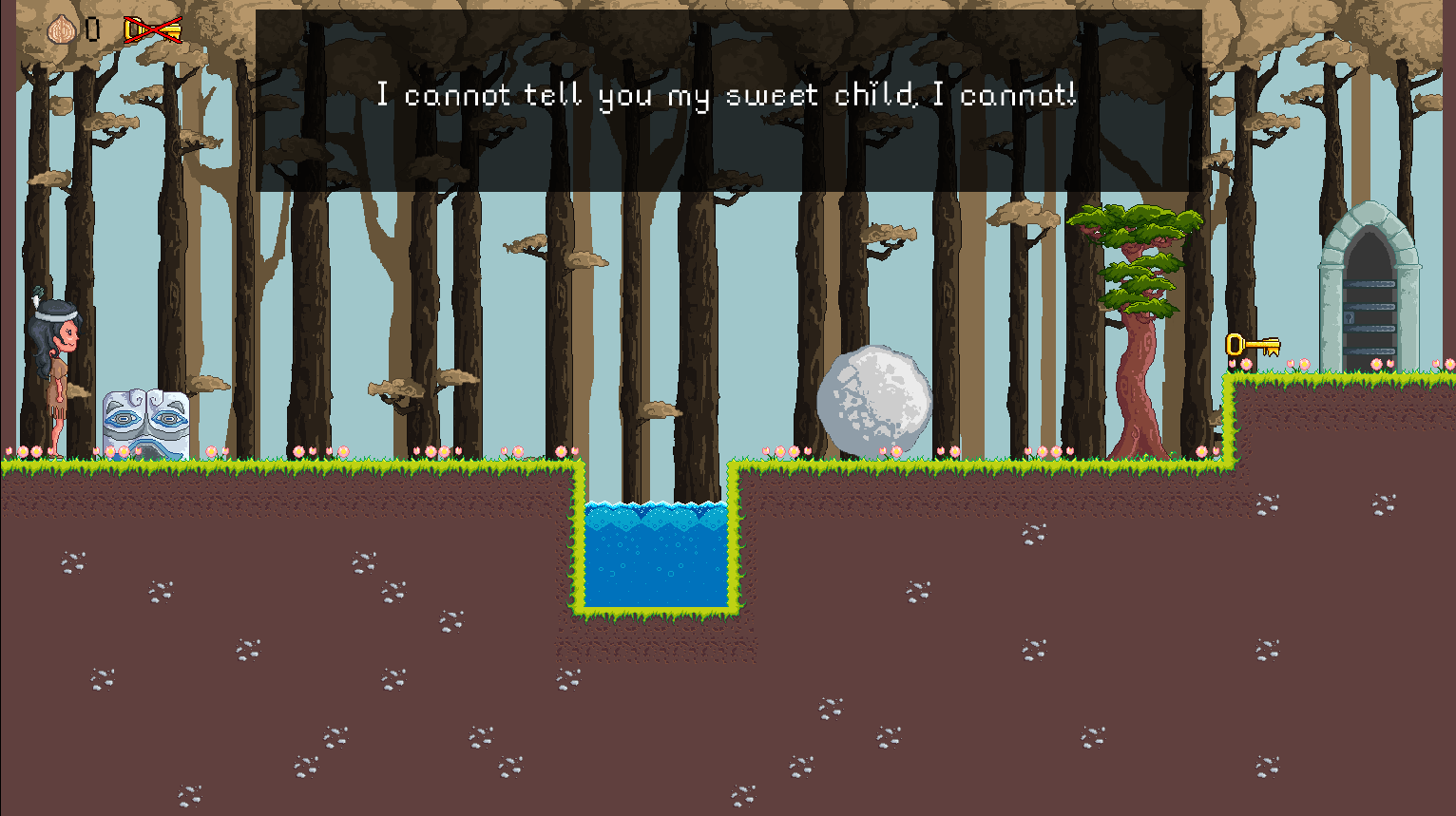
Task: Advance the dialogue box text
Action: tap(728, 95)
